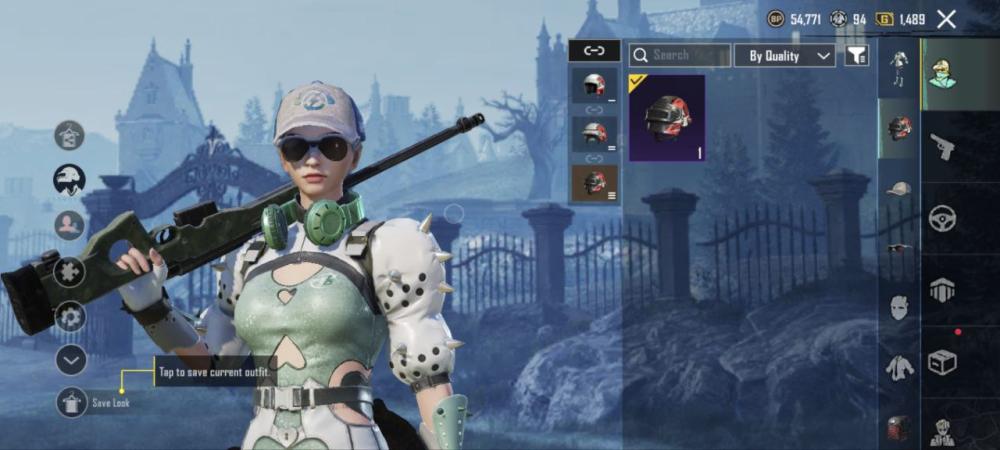1000x450 pixels.
Task: Open the jacket clothing category
Action: point(899,368)
